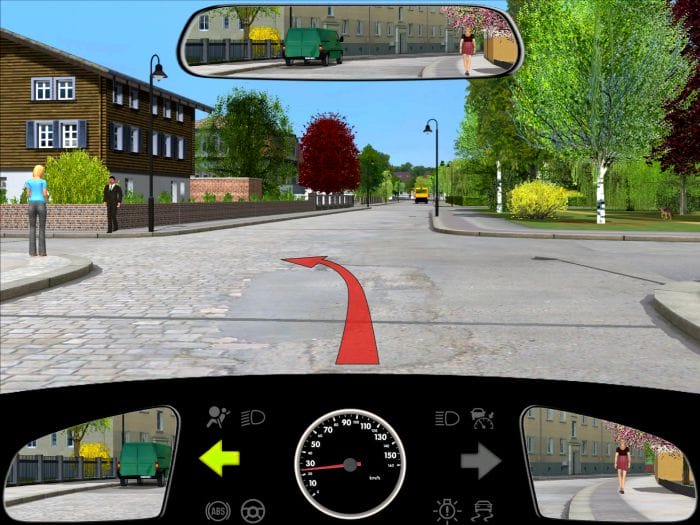Image resolution: width=700 pixels, height=525 pixels.
Task: Click the headlight icon beside the cruise control icon
Action: coord(447,417)
